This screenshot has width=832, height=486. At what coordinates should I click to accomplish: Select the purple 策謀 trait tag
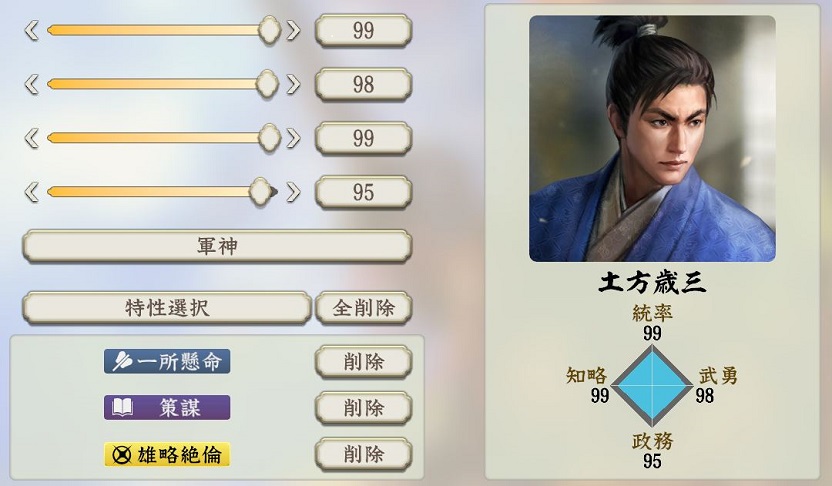pos(167,407)
